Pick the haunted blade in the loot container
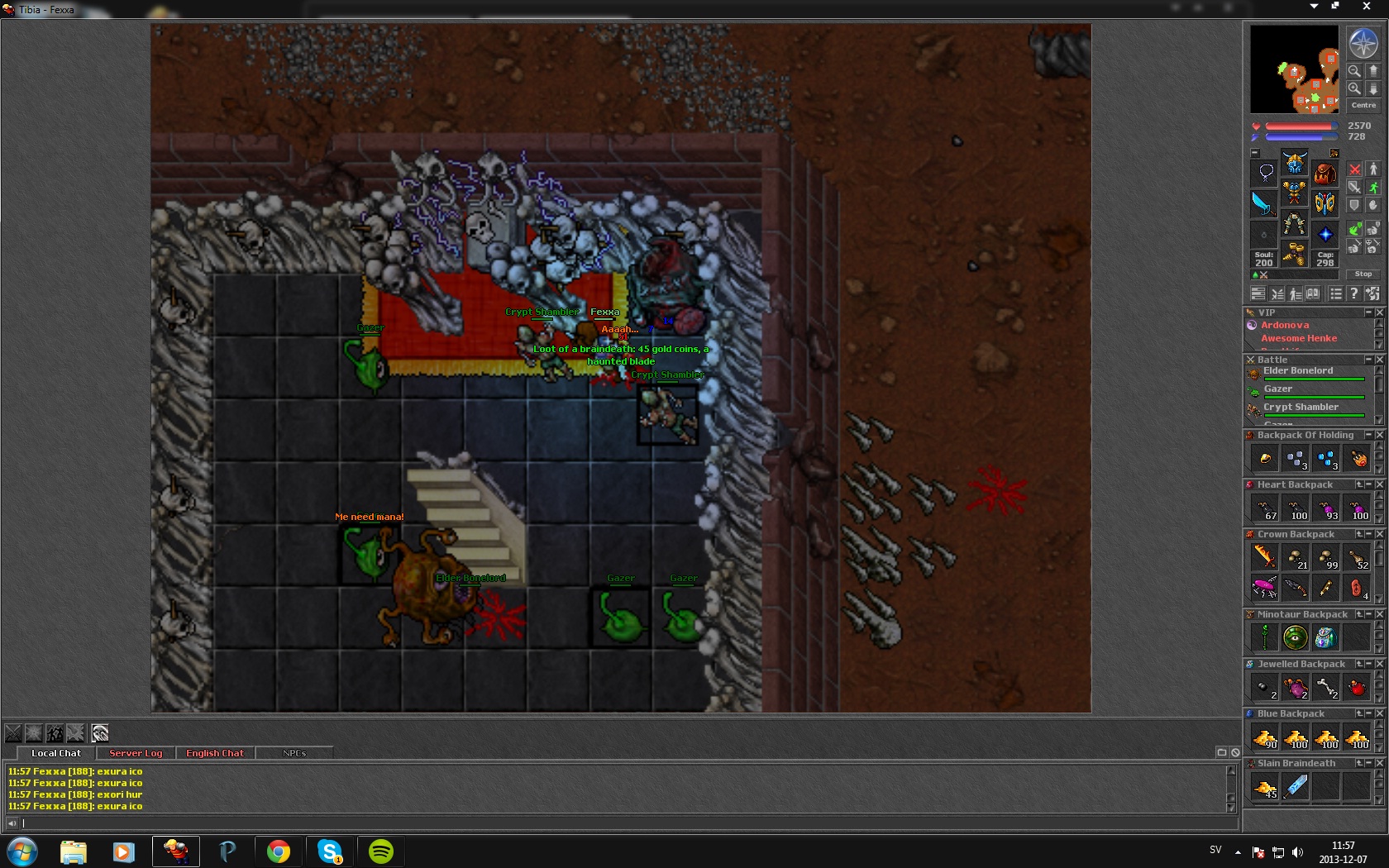The width and height of the screenshot is (1389, 868). pyautogui.click(x=1296, y=787)
